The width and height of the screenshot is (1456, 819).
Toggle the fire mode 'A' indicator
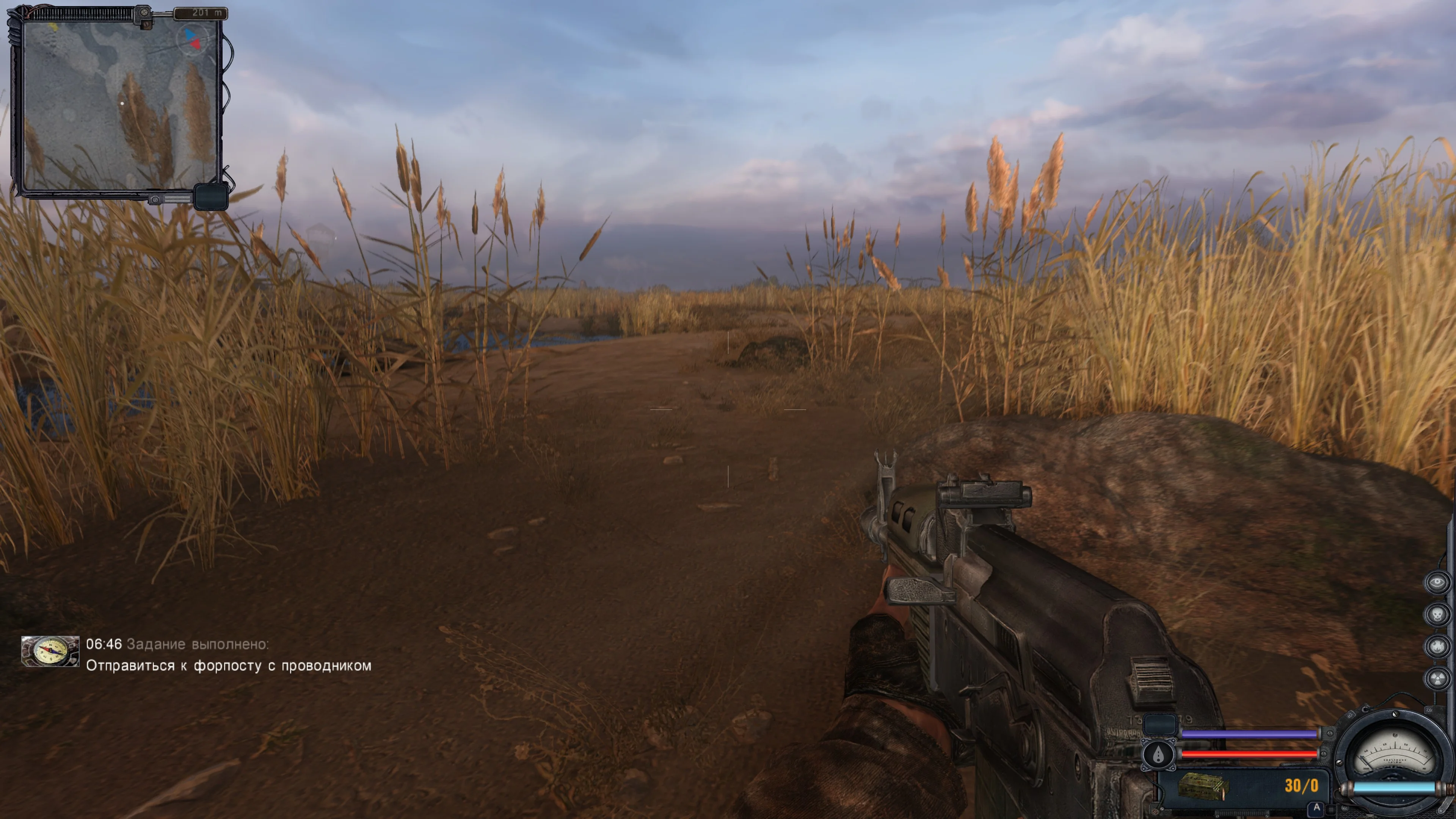(x=1316, y=807)
